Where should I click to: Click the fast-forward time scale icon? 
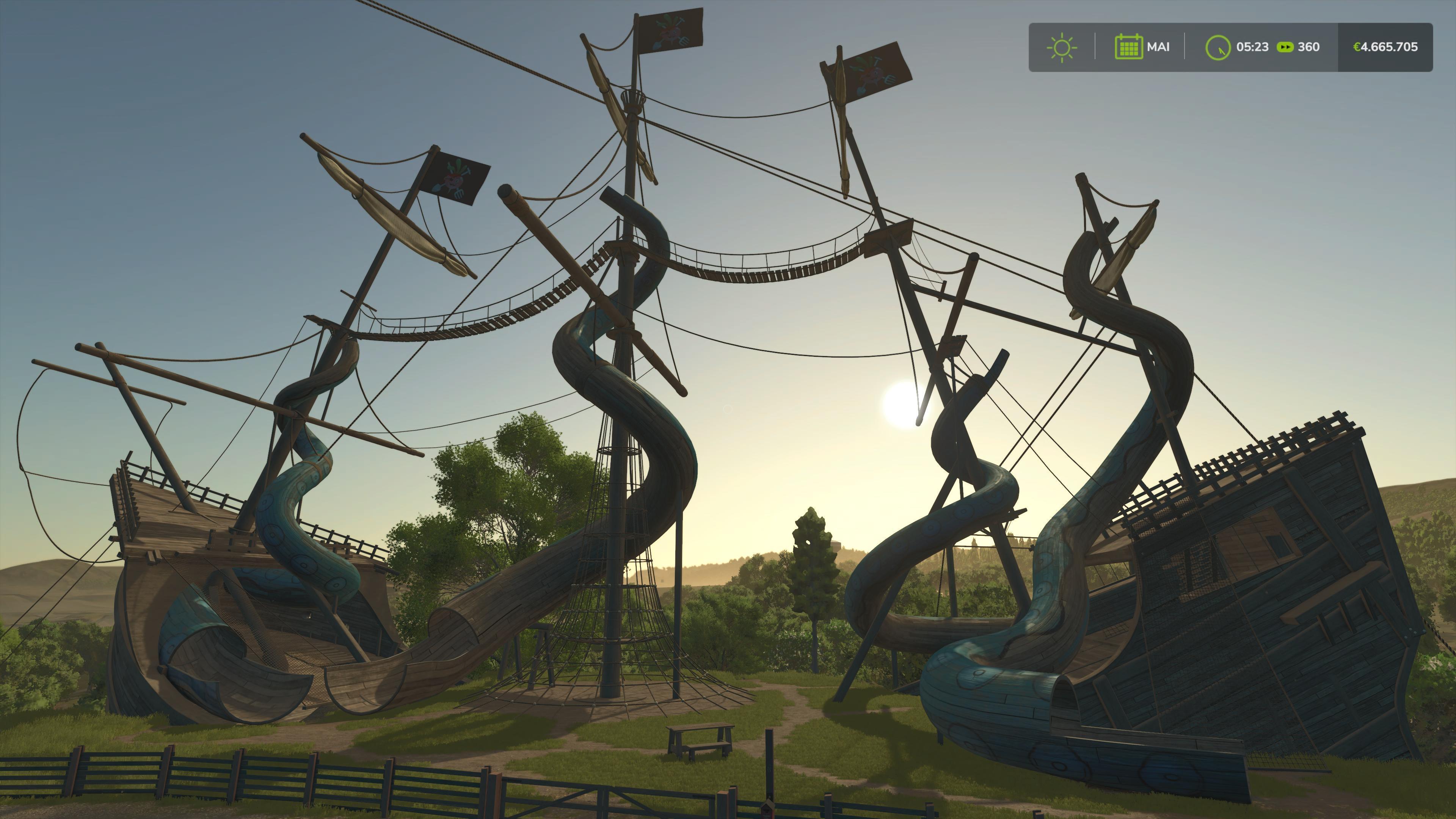1285,47
